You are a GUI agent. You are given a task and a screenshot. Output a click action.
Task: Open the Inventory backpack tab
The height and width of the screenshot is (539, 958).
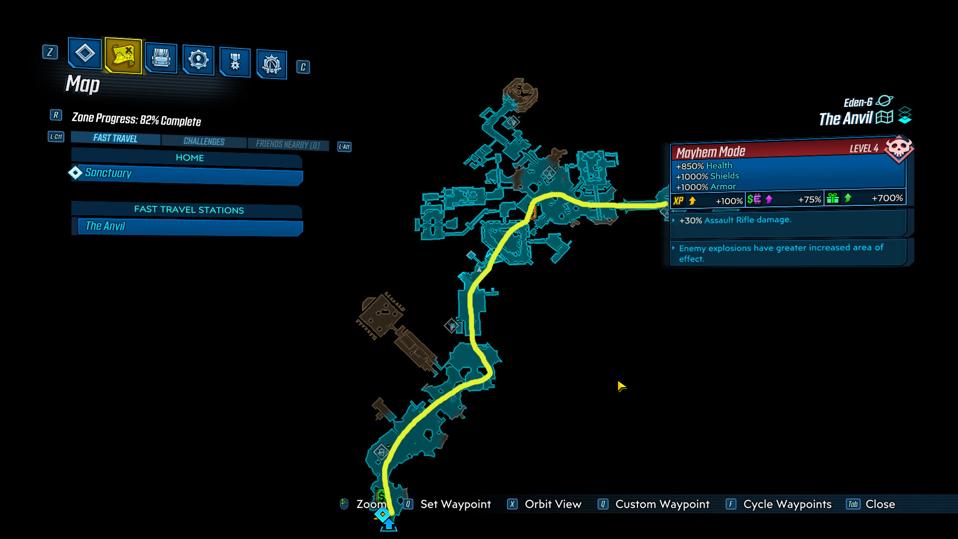pos(160,57)
